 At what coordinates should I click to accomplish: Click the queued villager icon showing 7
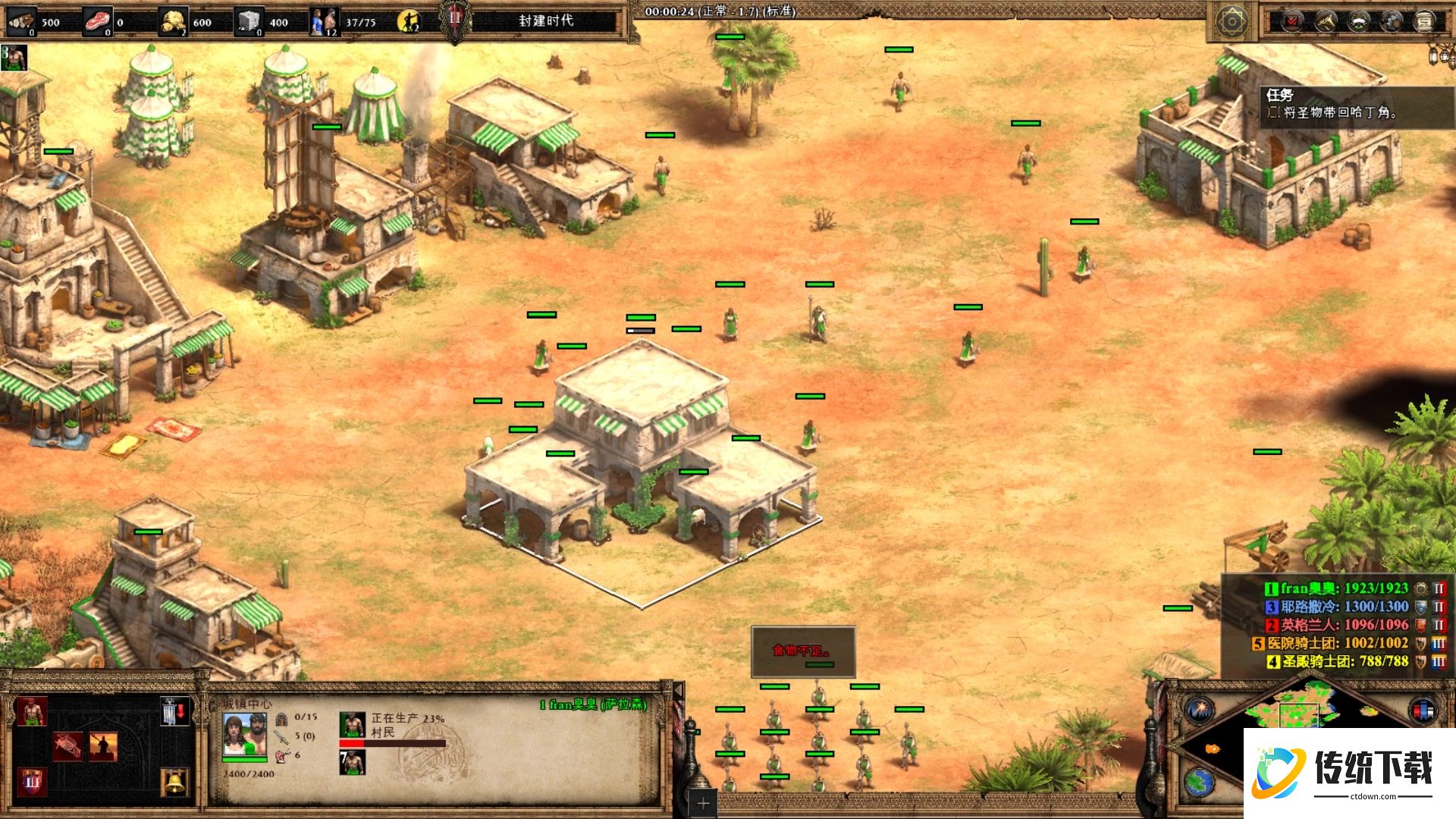pos(352,762)
